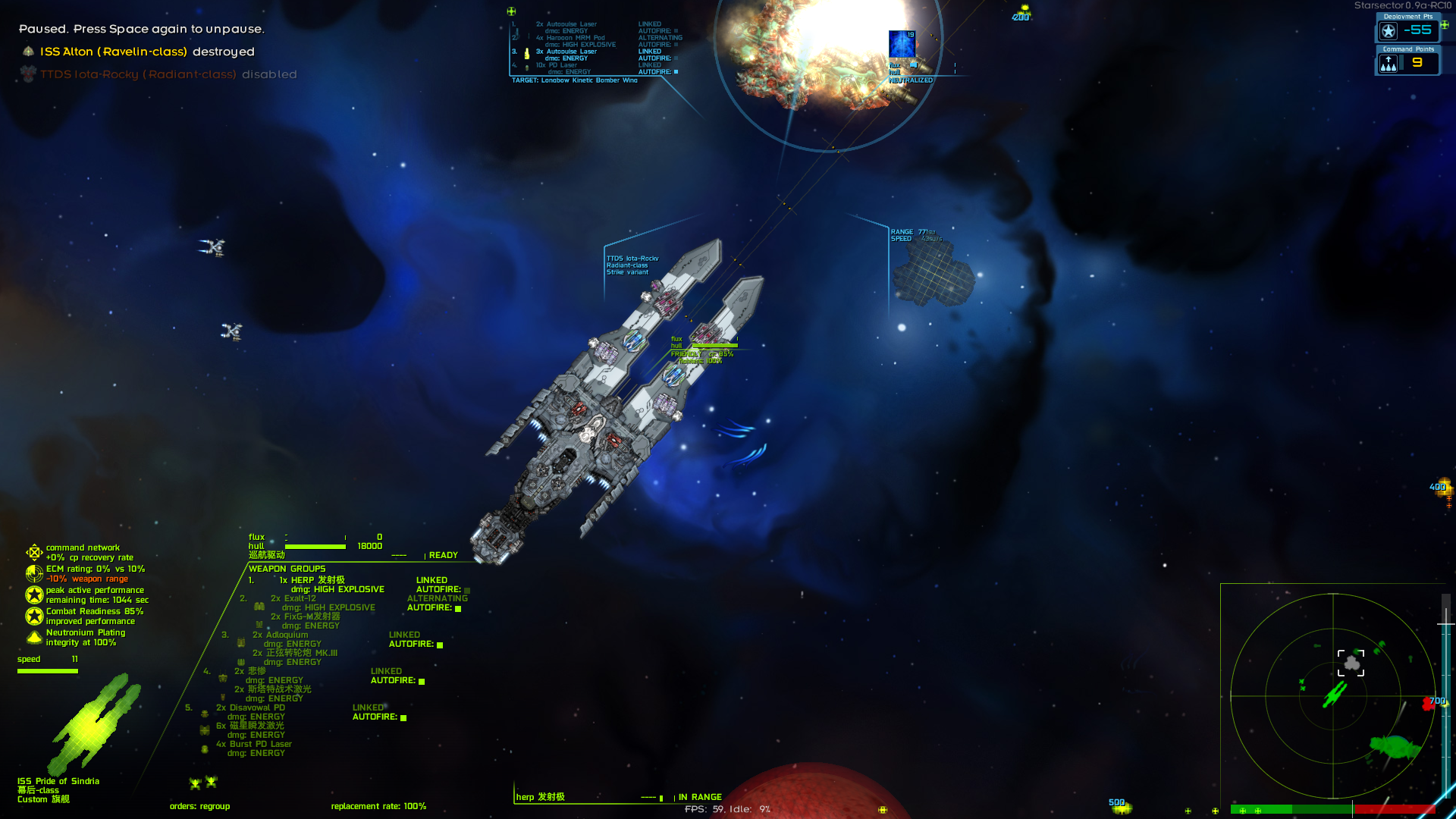Select the Disavowal PD weapon icon
Screen dimensions: 1456x819
(x=205, y=714)
